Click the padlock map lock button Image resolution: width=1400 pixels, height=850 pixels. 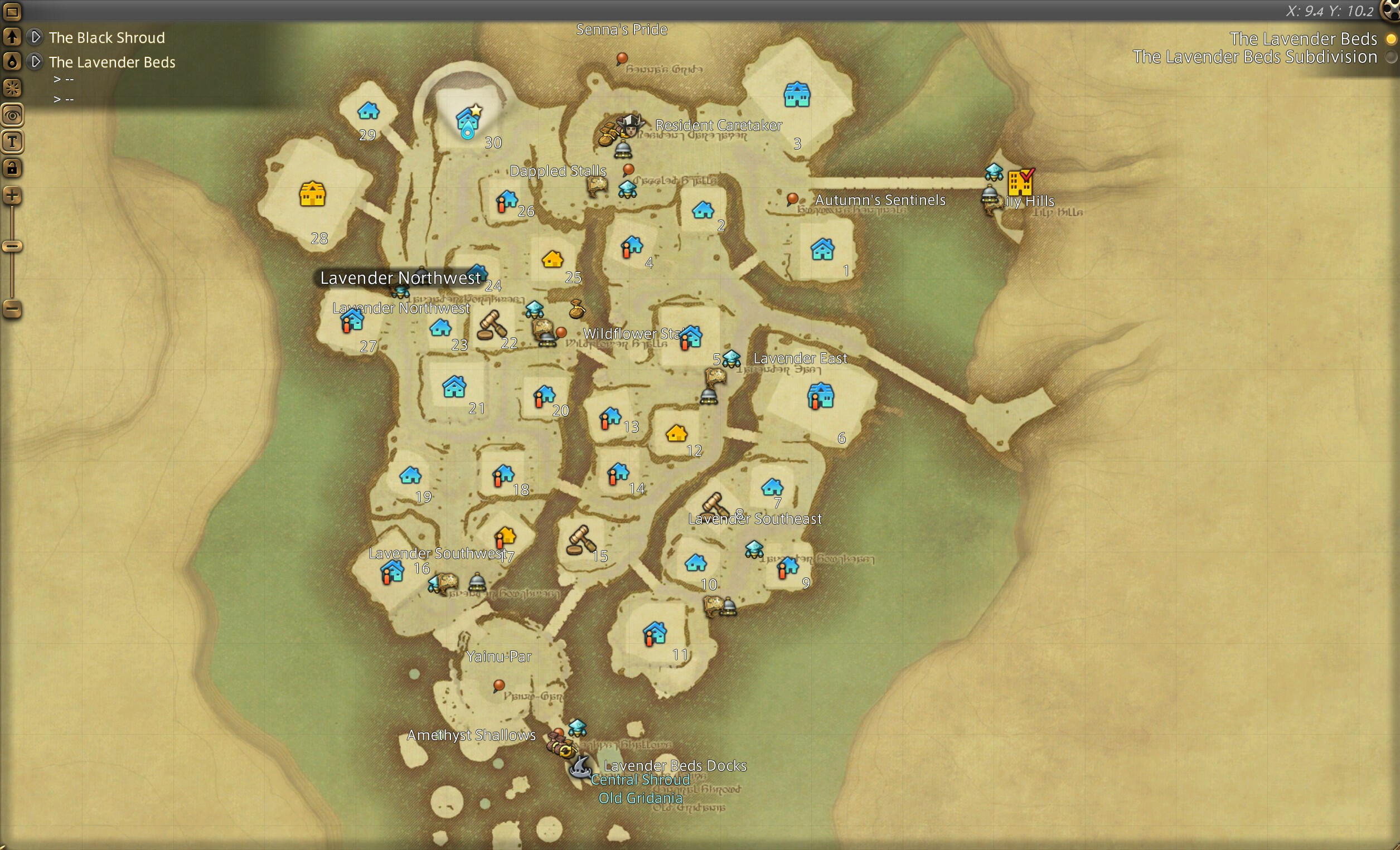[12, 168]
